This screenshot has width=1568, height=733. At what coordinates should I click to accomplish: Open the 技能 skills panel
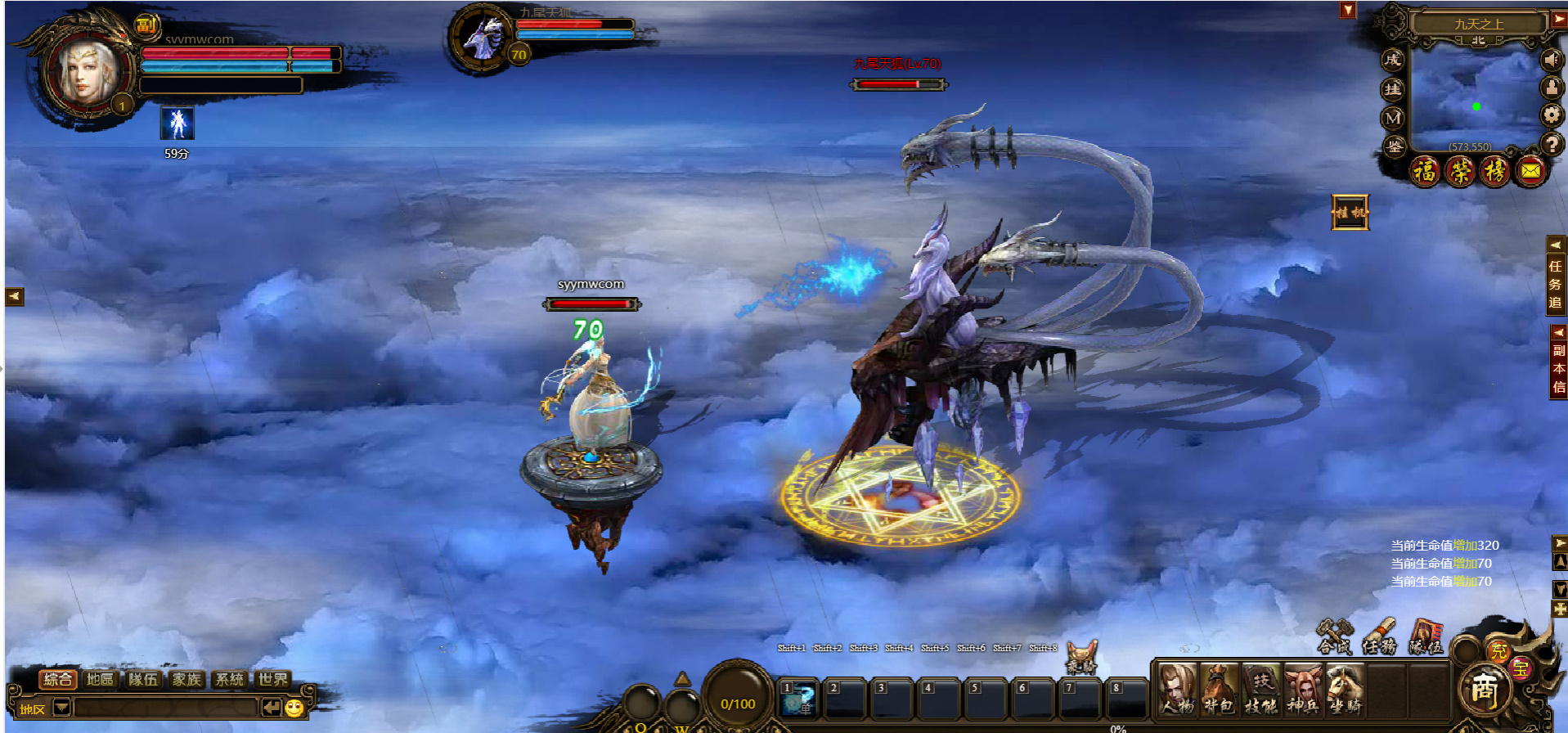pyautogui.click(x=1260, y=689)
